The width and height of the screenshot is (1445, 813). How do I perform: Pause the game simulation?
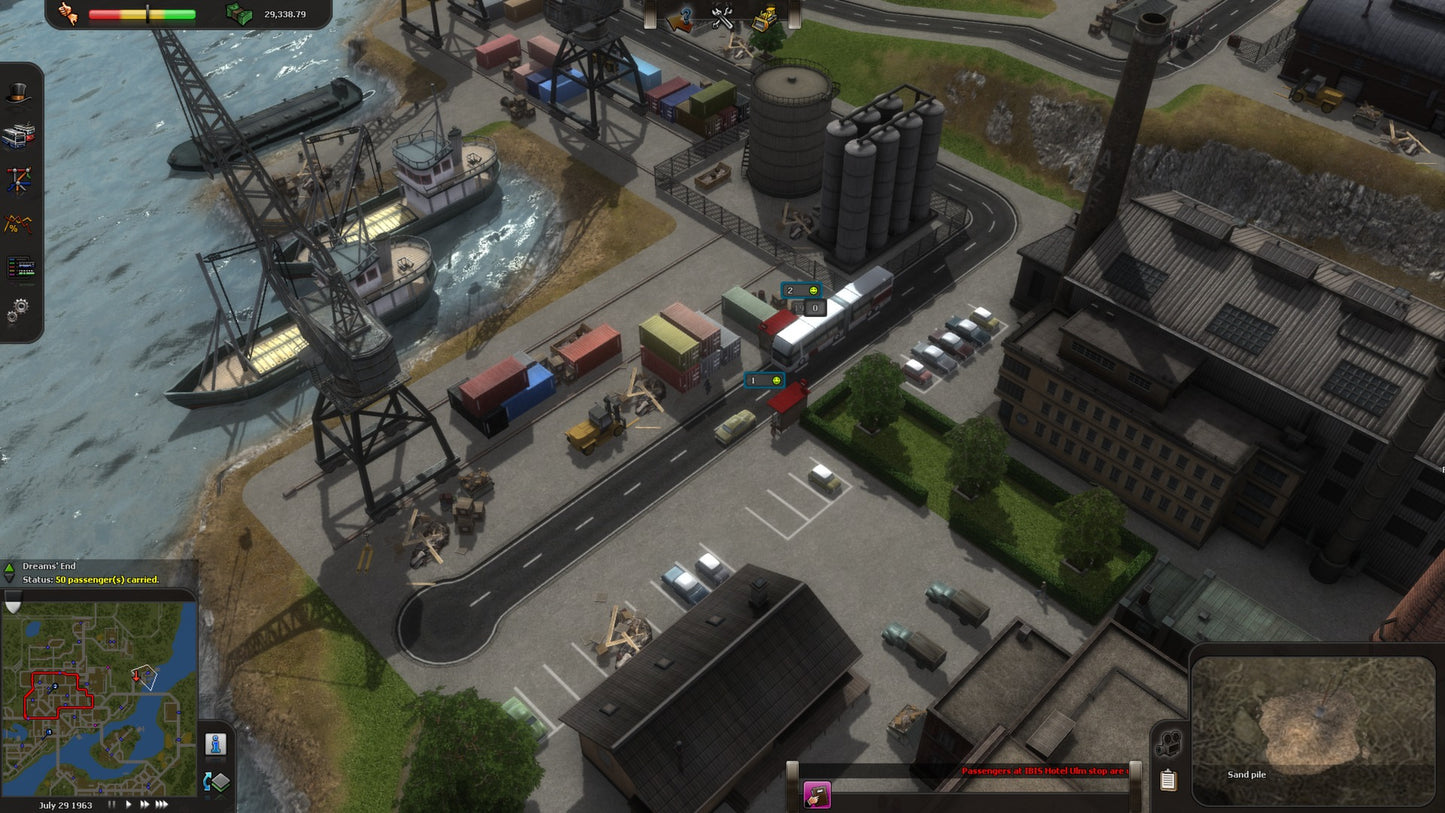tap(112, 803)
